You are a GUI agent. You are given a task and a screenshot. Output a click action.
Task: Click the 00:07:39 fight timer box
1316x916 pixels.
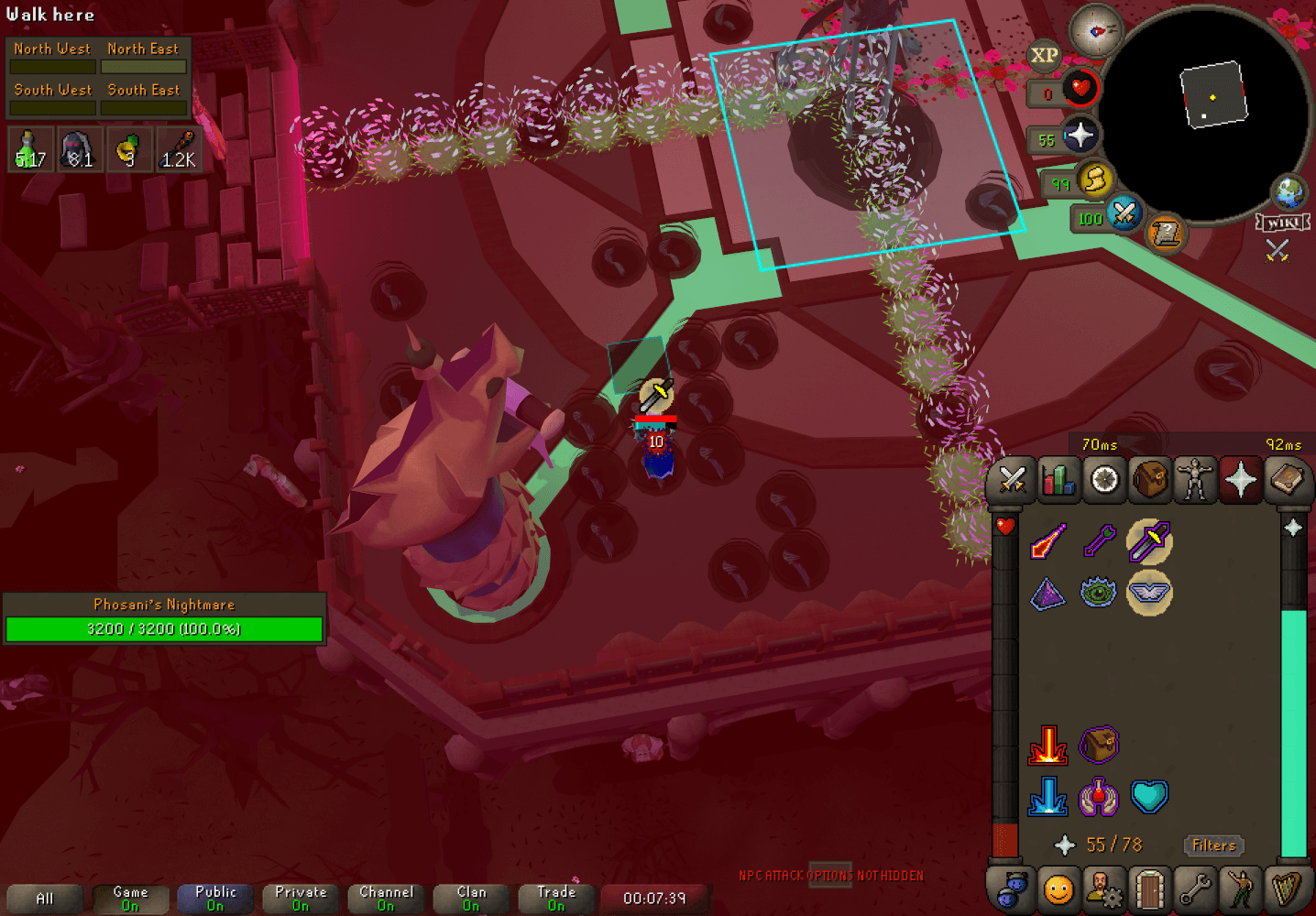(654, 899)
